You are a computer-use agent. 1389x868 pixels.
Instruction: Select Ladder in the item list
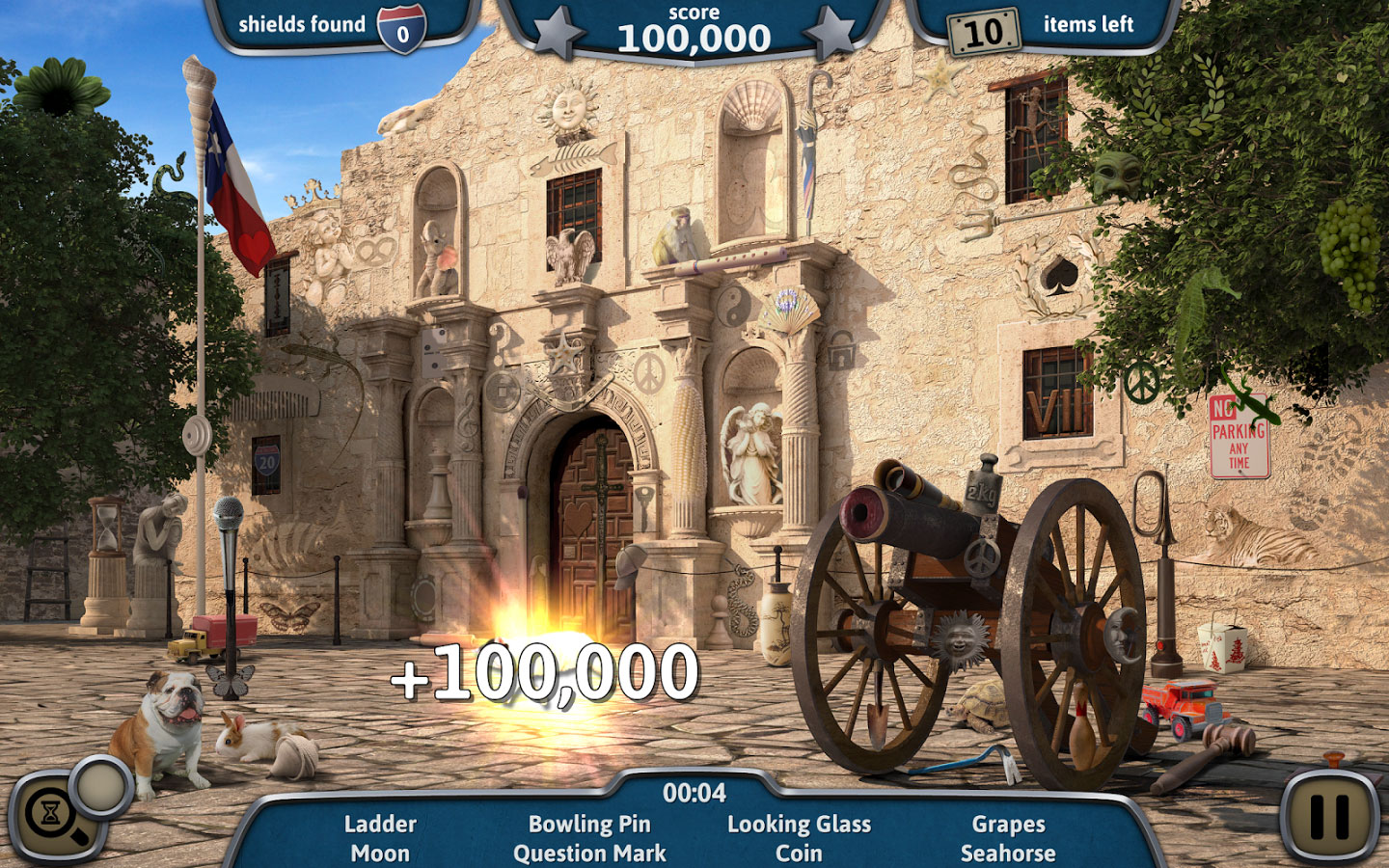380,824
